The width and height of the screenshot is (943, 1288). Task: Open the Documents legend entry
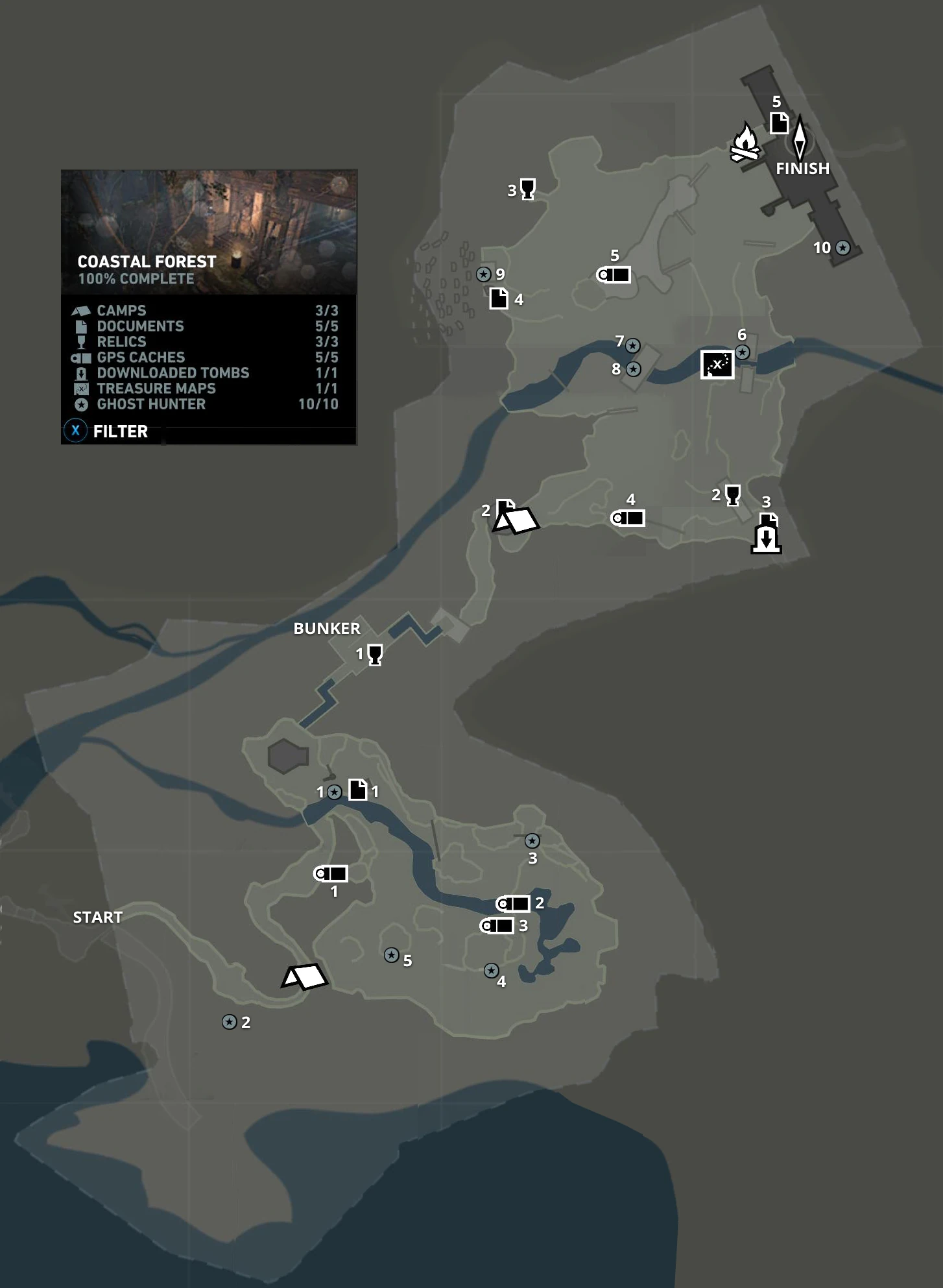pos(141,326)
